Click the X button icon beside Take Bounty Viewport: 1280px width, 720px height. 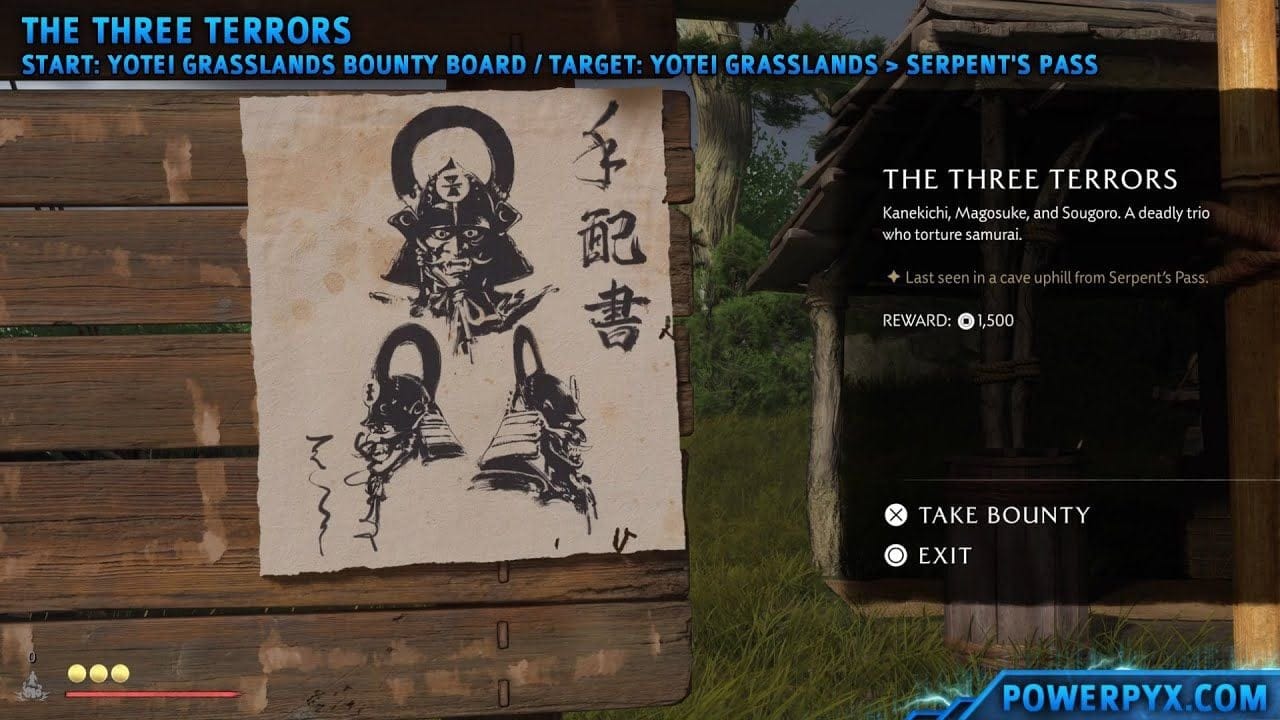[x=897, y=515]
